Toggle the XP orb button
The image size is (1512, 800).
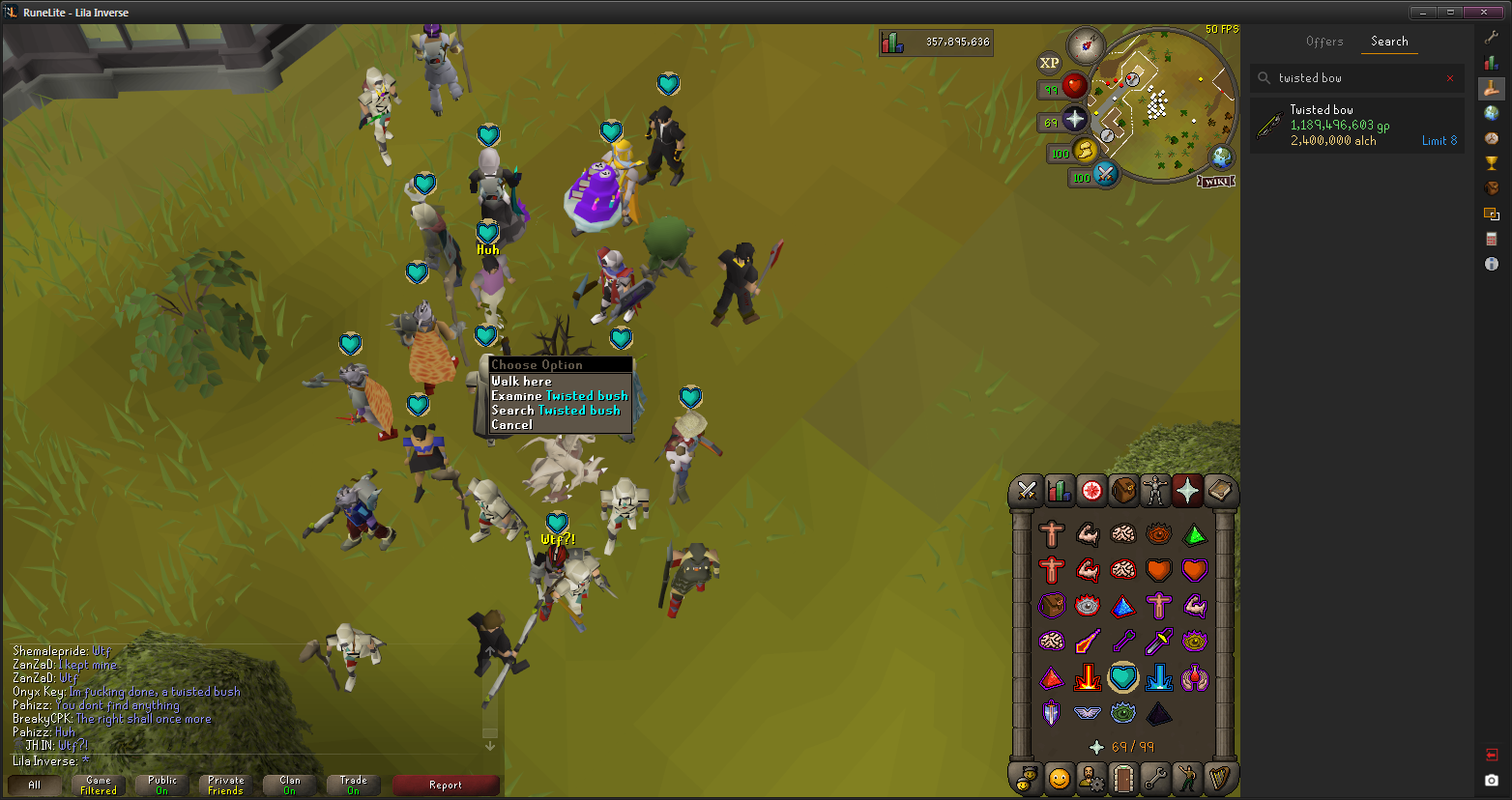click(x=1049, y=63)
